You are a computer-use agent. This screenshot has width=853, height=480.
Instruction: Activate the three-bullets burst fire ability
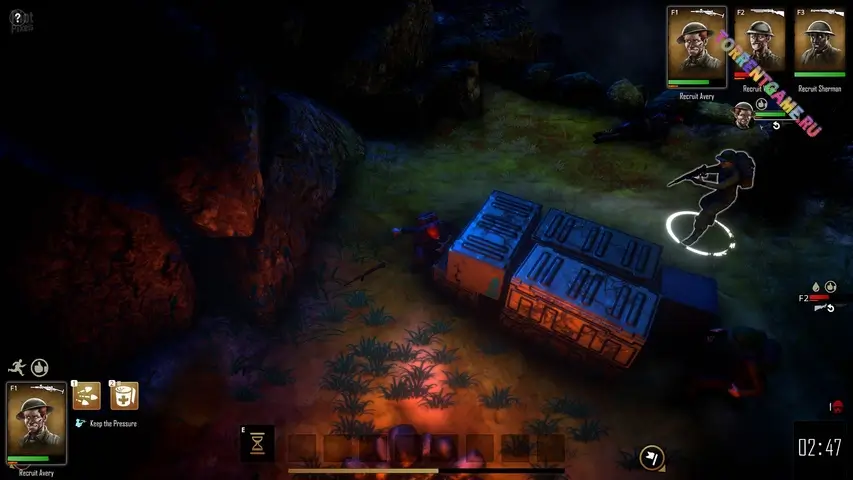(86, 396)
